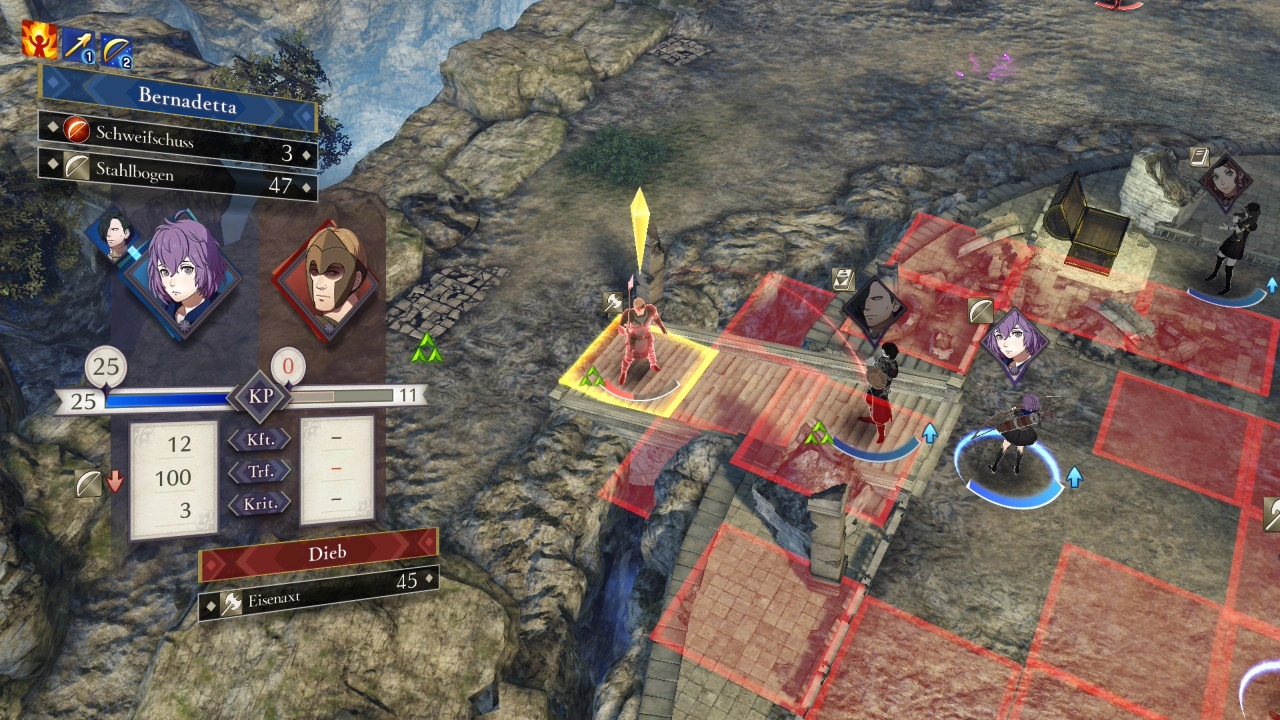Select the dark-haired mage's map portrait marker
This screenshot has width=1280, height=720.
[874, 306]
